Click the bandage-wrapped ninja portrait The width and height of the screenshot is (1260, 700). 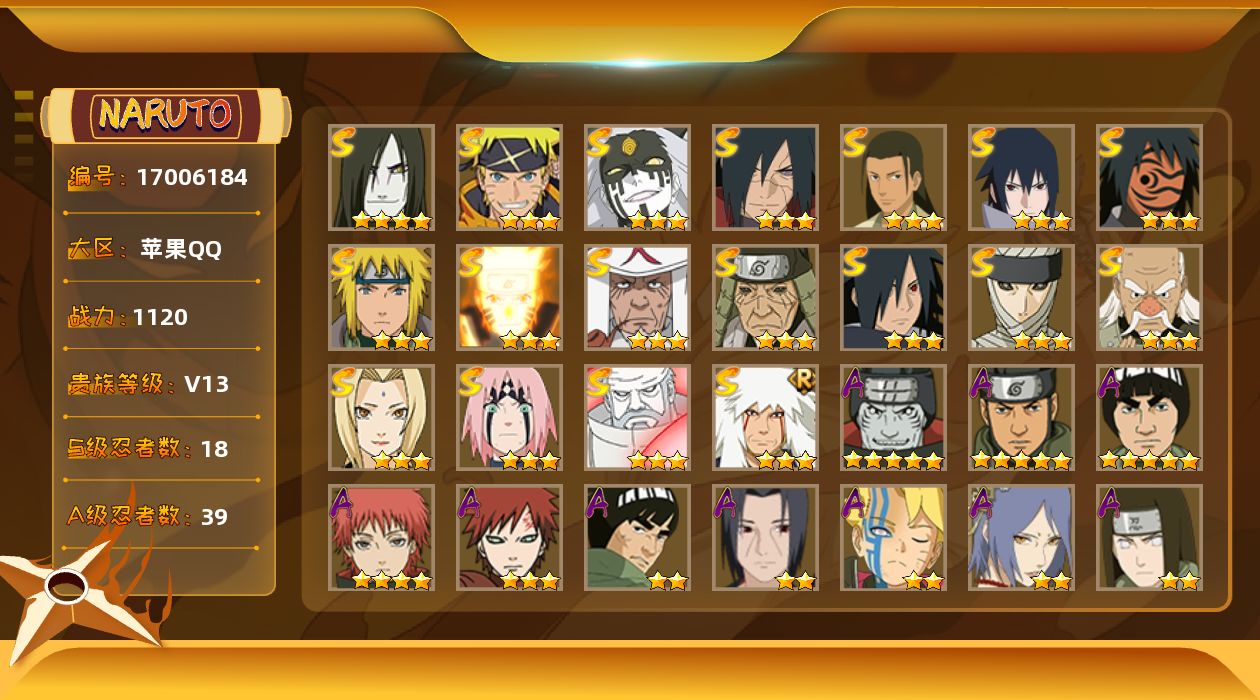point(1021,297)
